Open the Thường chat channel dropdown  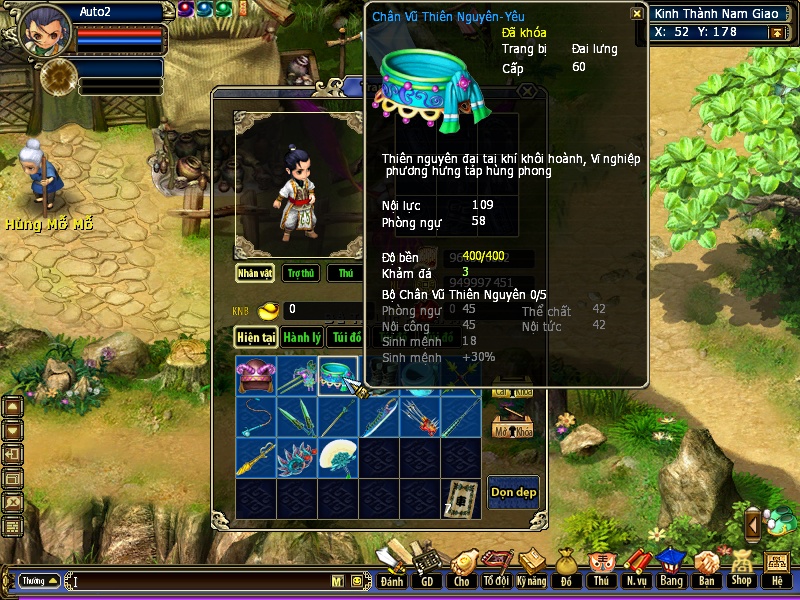click(40, 581)
